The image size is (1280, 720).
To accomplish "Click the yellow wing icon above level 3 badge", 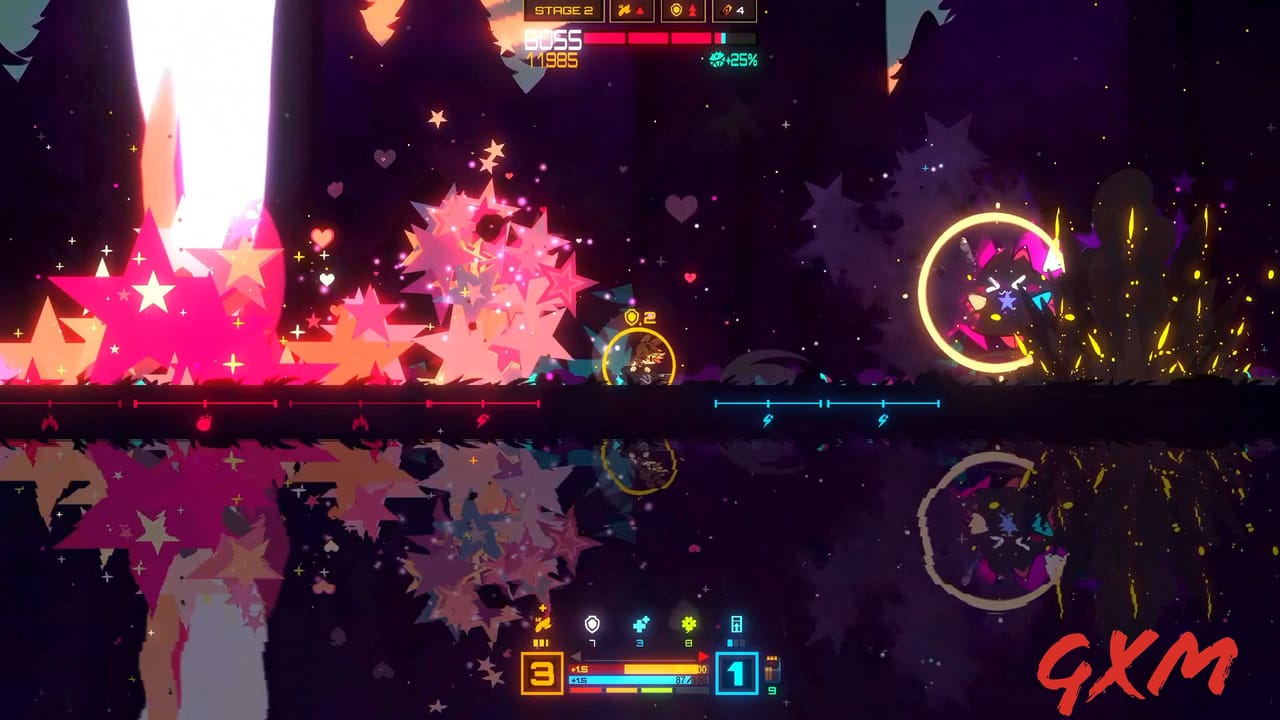I will click(x=542, y=624).
